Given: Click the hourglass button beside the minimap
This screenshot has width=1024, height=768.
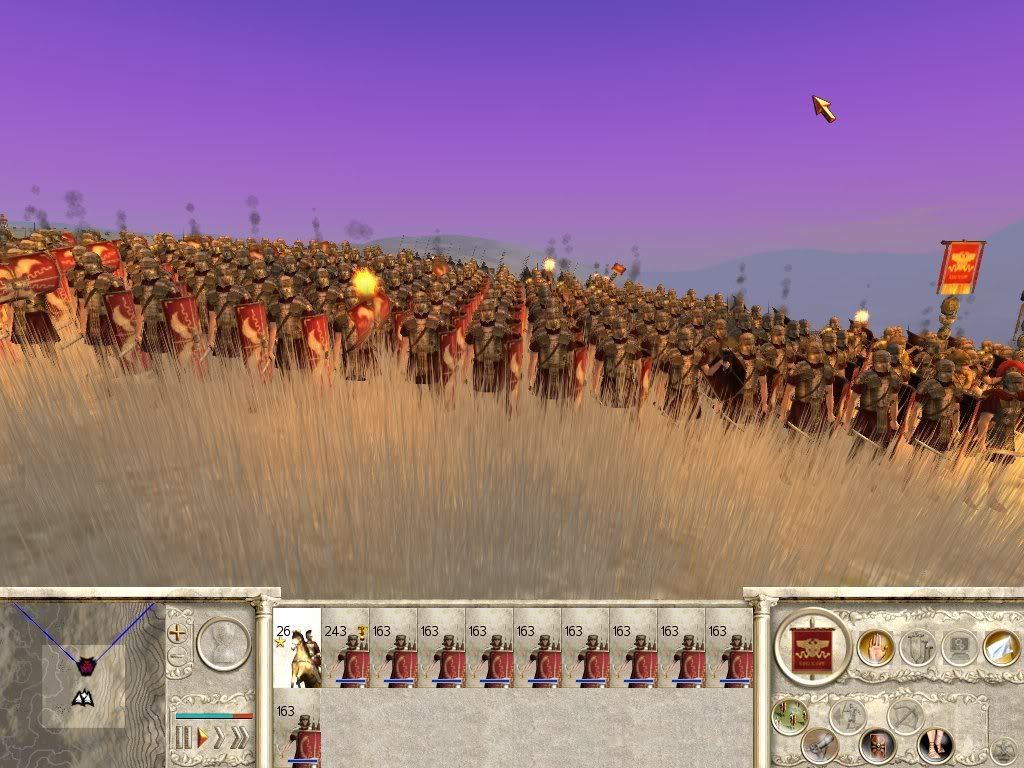Looking at the screenshot, I should tap(223, 644).
